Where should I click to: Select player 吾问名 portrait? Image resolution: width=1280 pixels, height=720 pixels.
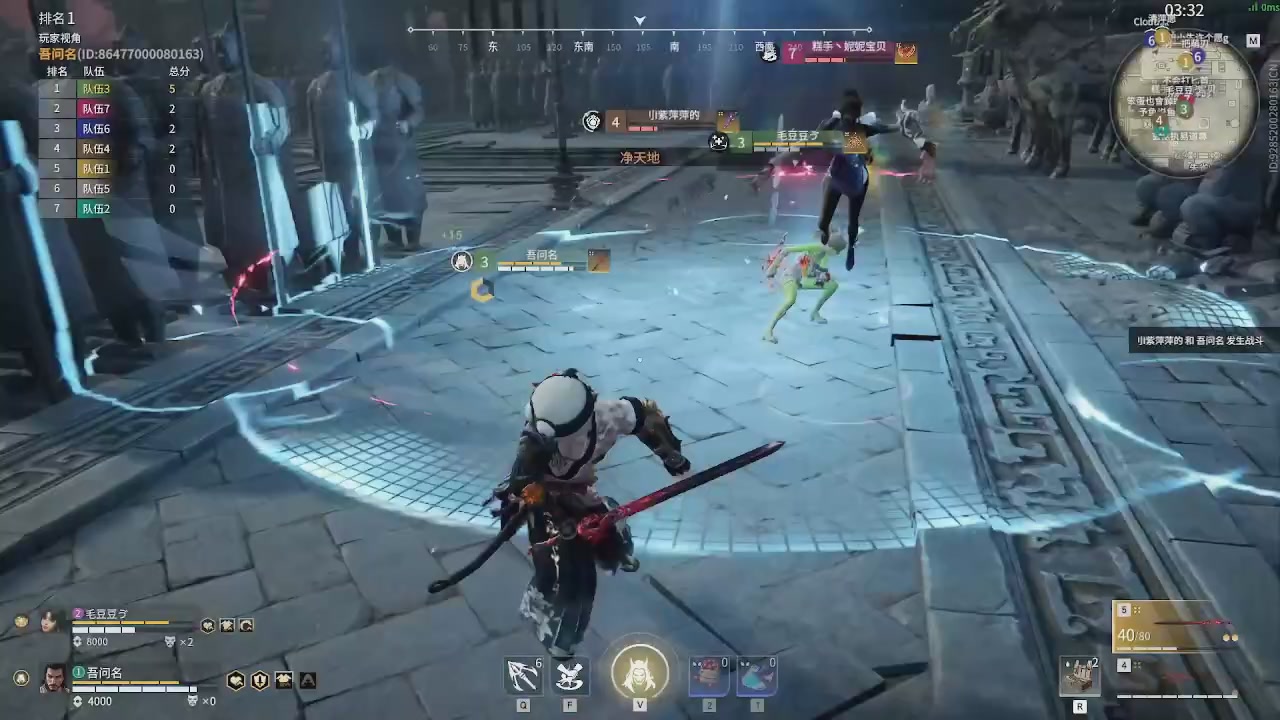(54, 677)
